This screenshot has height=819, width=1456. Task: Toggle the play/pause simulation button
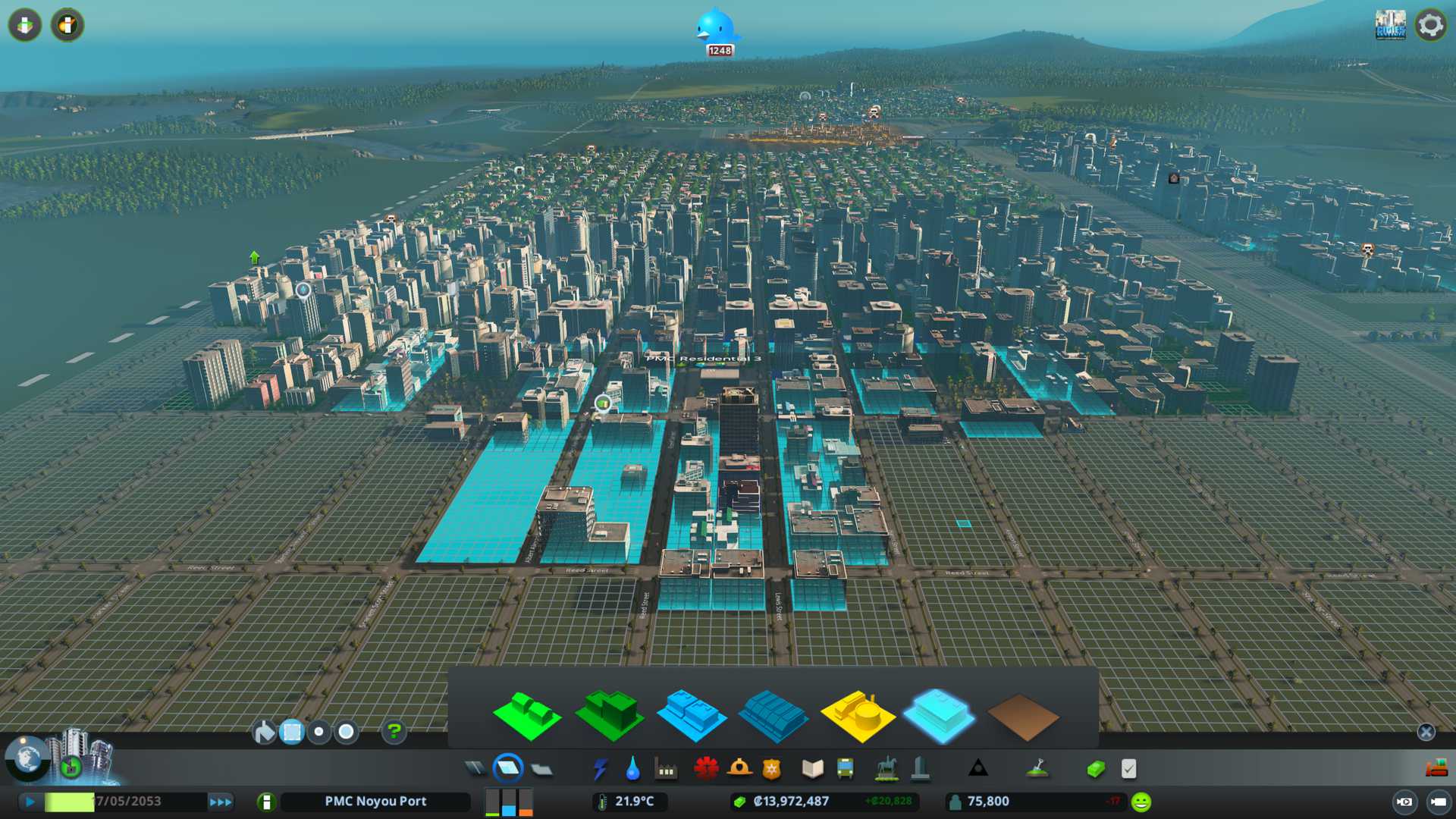pyautogui.click(x=30, y=802)
